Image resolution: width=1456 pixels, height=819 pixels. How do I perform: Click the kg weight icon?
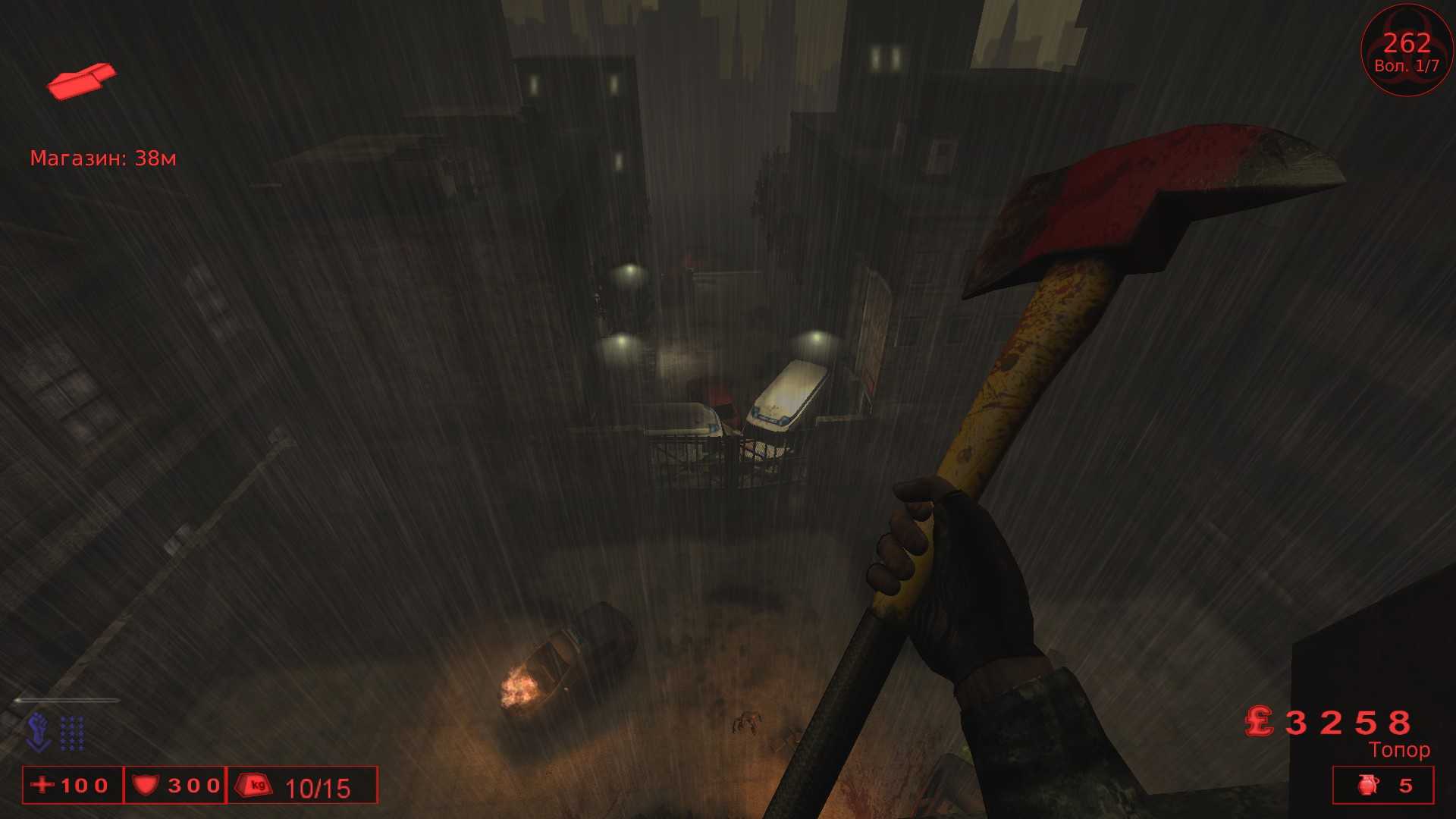click(x=256, y=786)
